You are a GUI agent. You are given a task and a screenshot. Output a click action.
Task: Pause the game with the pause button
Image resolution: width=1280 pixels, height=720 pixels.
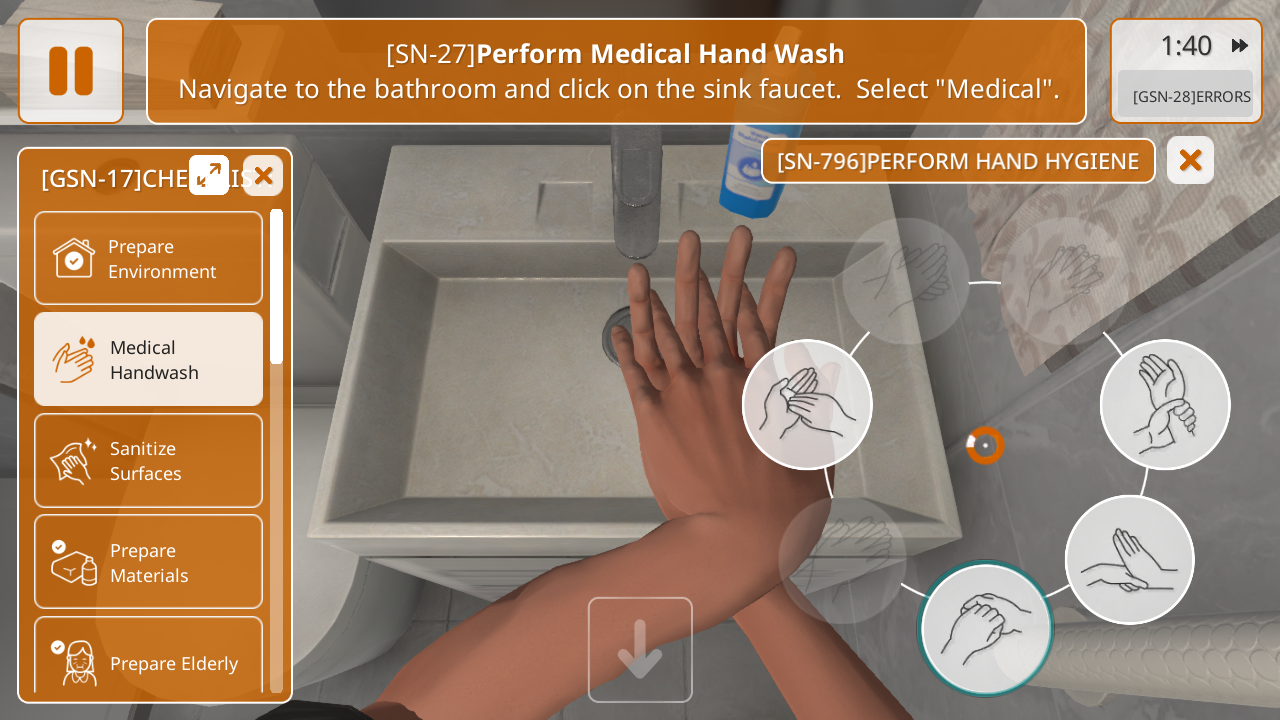click(71, 71)
